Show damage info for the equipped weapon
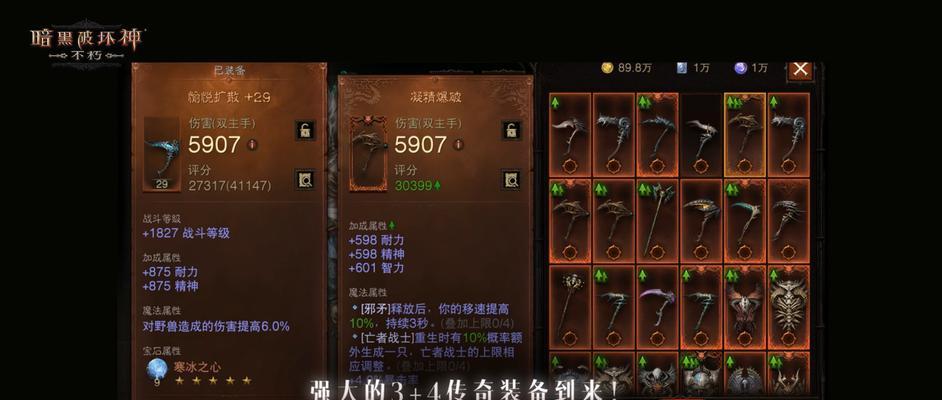This screenshot has width=942, height=400. (x=252, y=144)
